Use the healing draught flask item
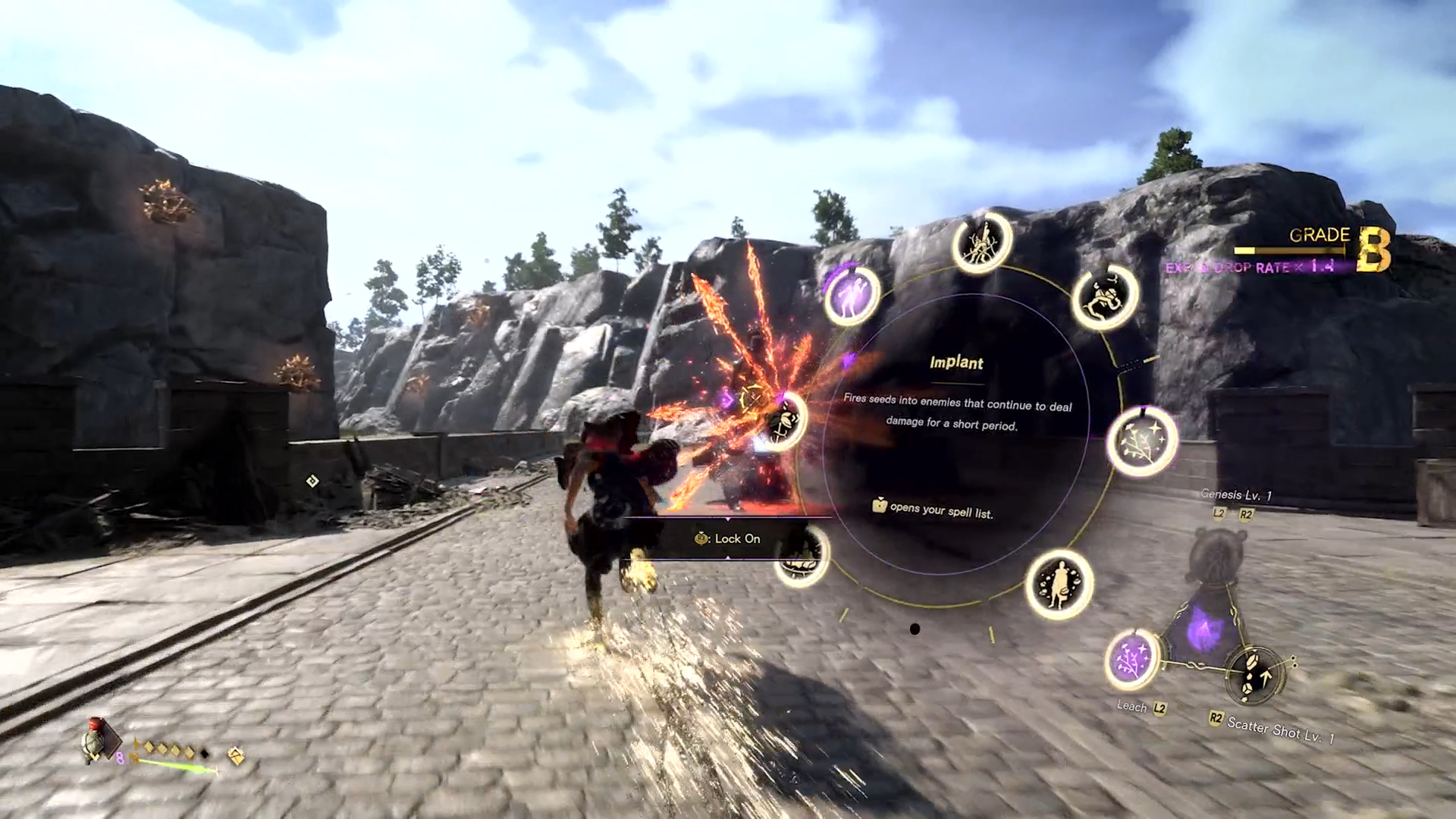This screenshot has height=819, width=1456. (97, 739)
